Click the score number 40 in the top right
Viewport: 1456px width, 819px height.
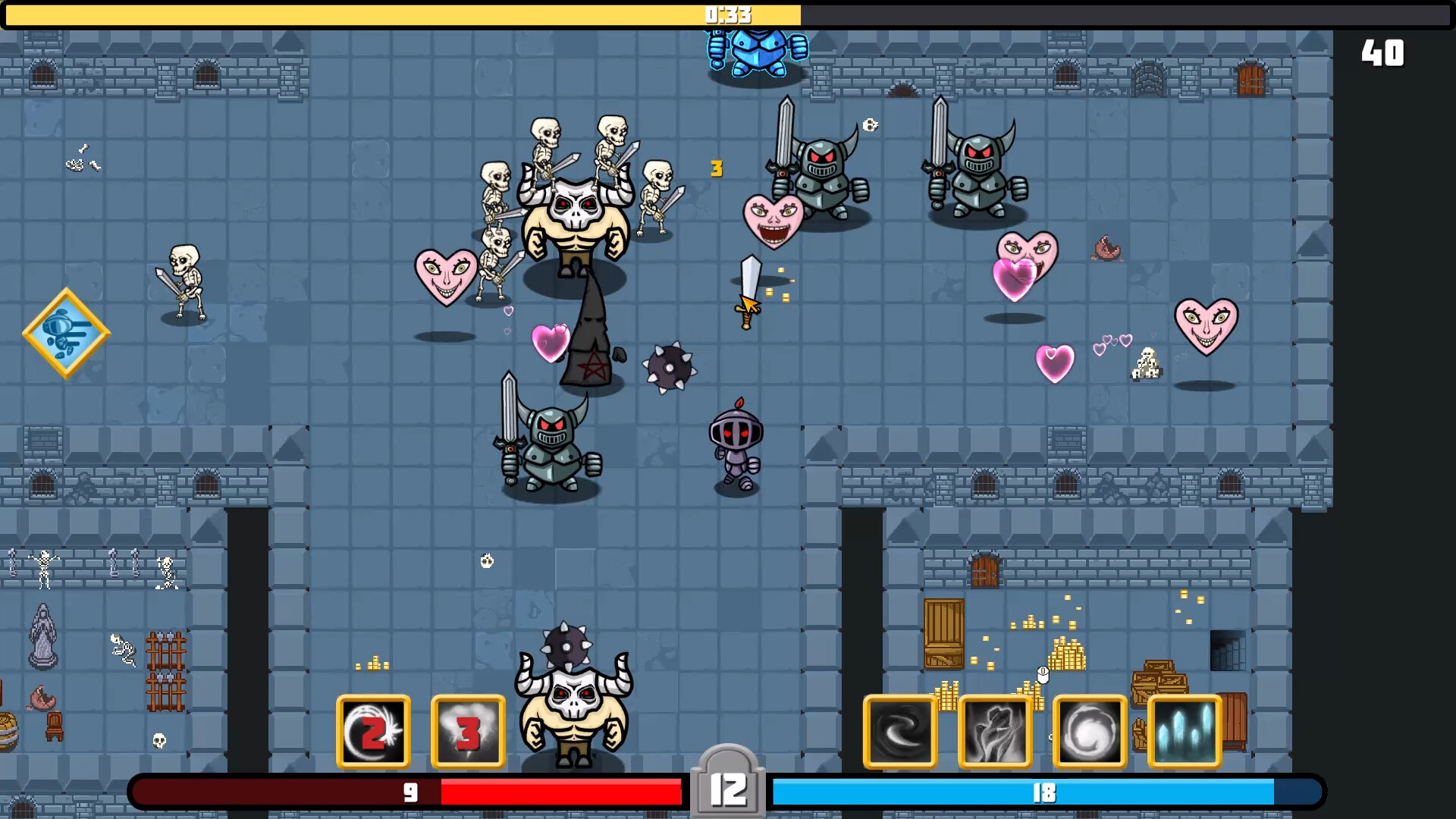pos(1383,52)
